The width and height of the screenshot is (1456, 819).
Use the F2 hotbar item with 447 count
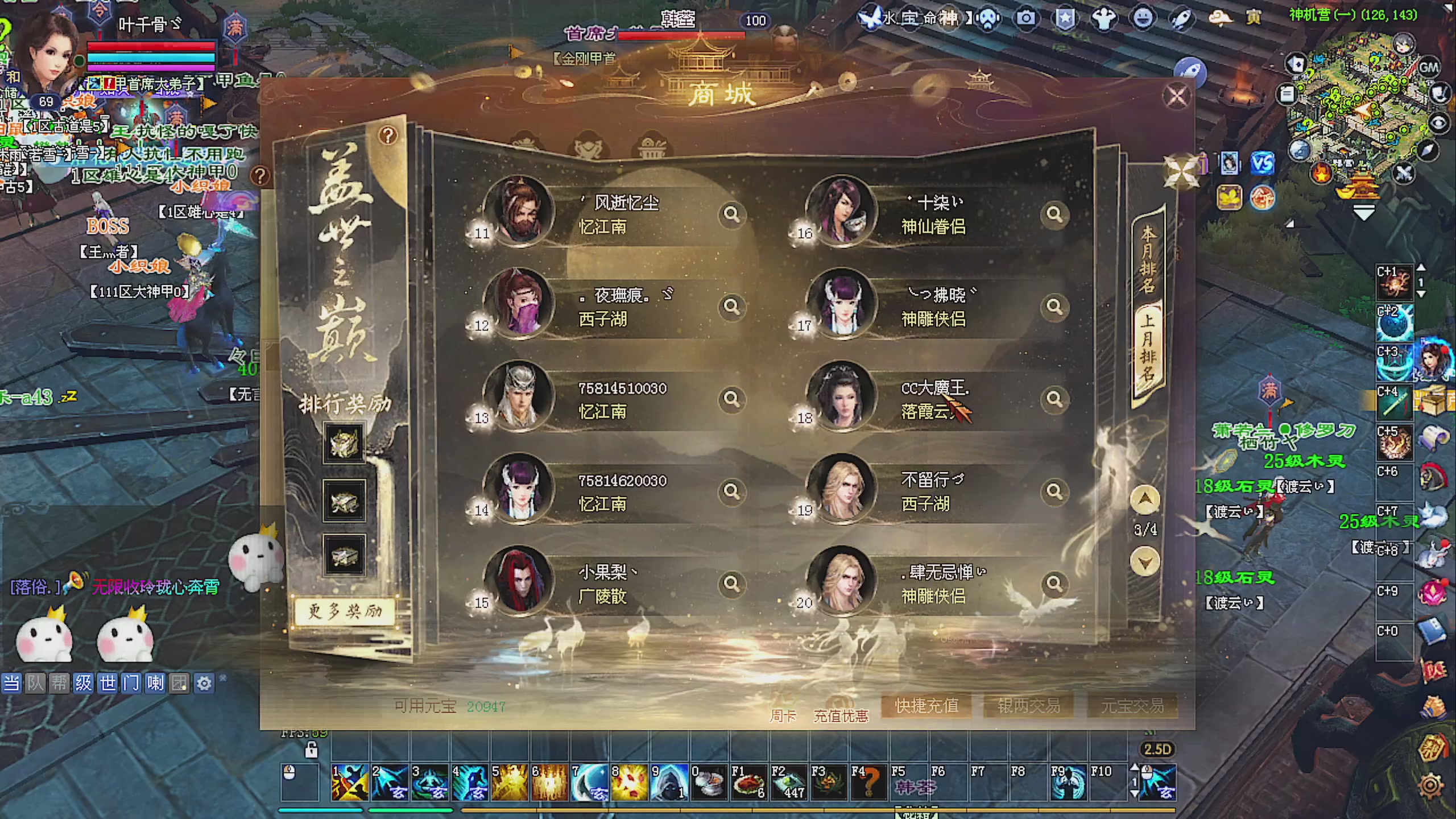[788, 783]
